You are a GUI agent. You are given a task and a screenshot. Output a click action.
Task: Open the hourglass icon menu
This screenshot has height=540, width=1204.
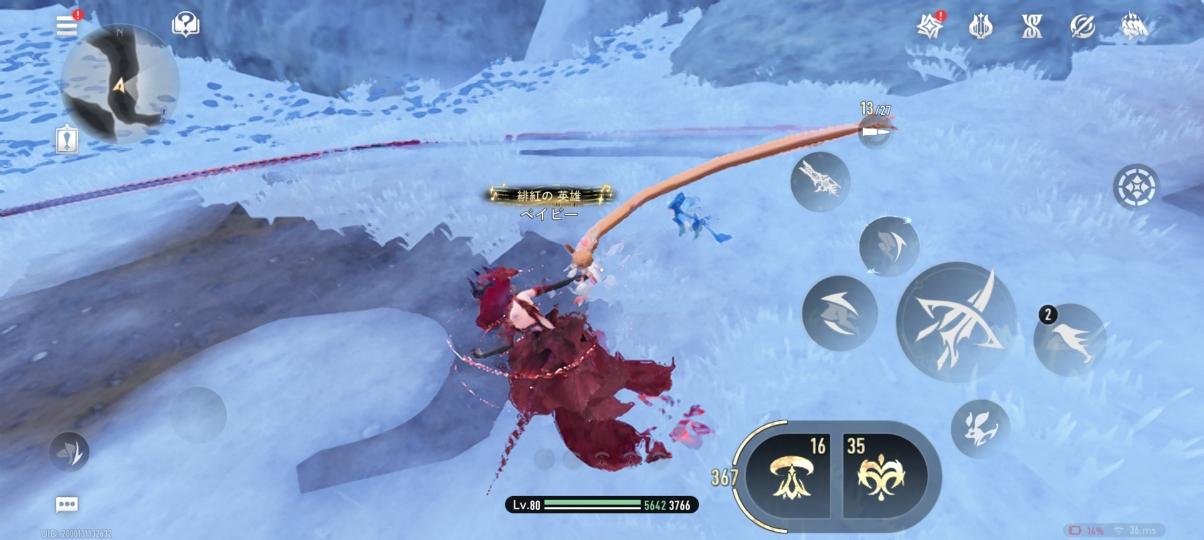[x=1032, y=27]
